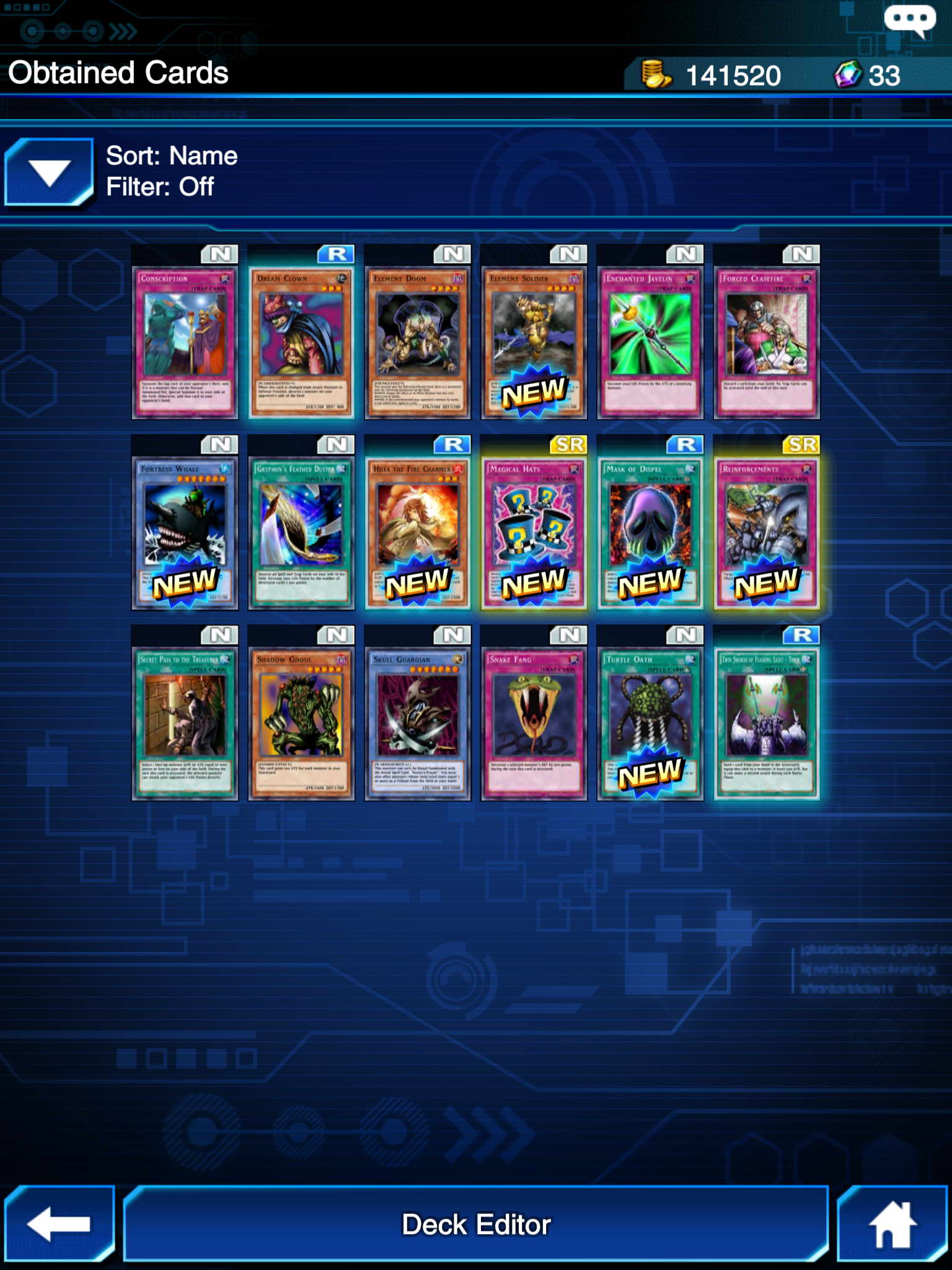This screenshot has height=1270, width=952.
Task: Select Gryphon's Feather Duster card
Action: point(301,533)
